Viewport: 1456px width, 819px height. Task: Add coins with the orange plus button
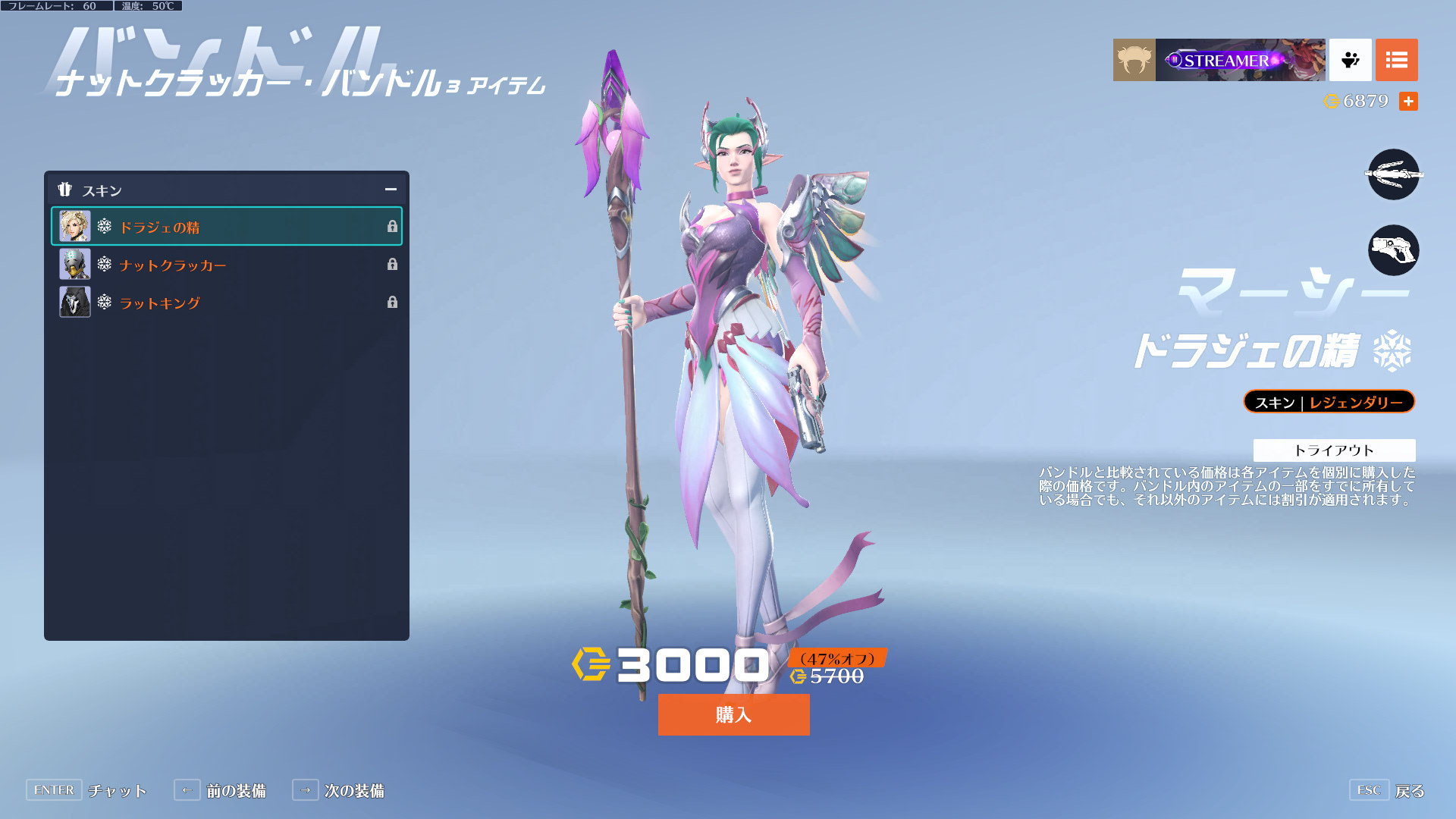(x=1408, y=101)
